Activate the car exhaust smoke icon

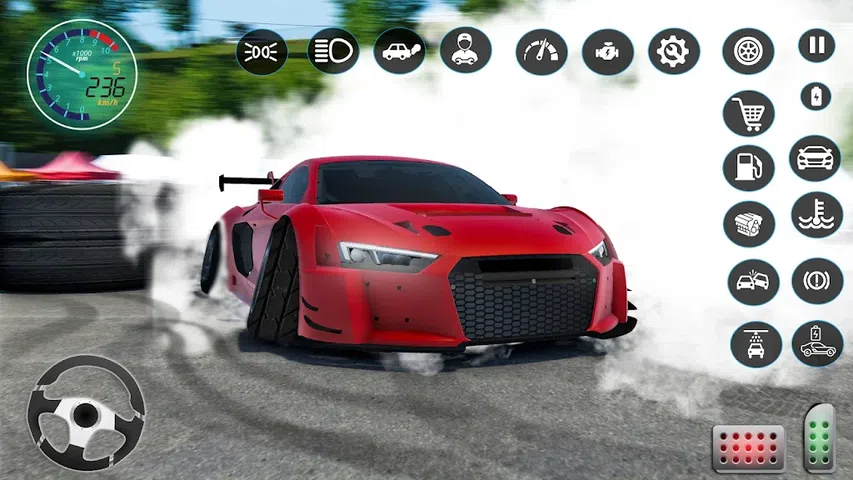(399, 50)
